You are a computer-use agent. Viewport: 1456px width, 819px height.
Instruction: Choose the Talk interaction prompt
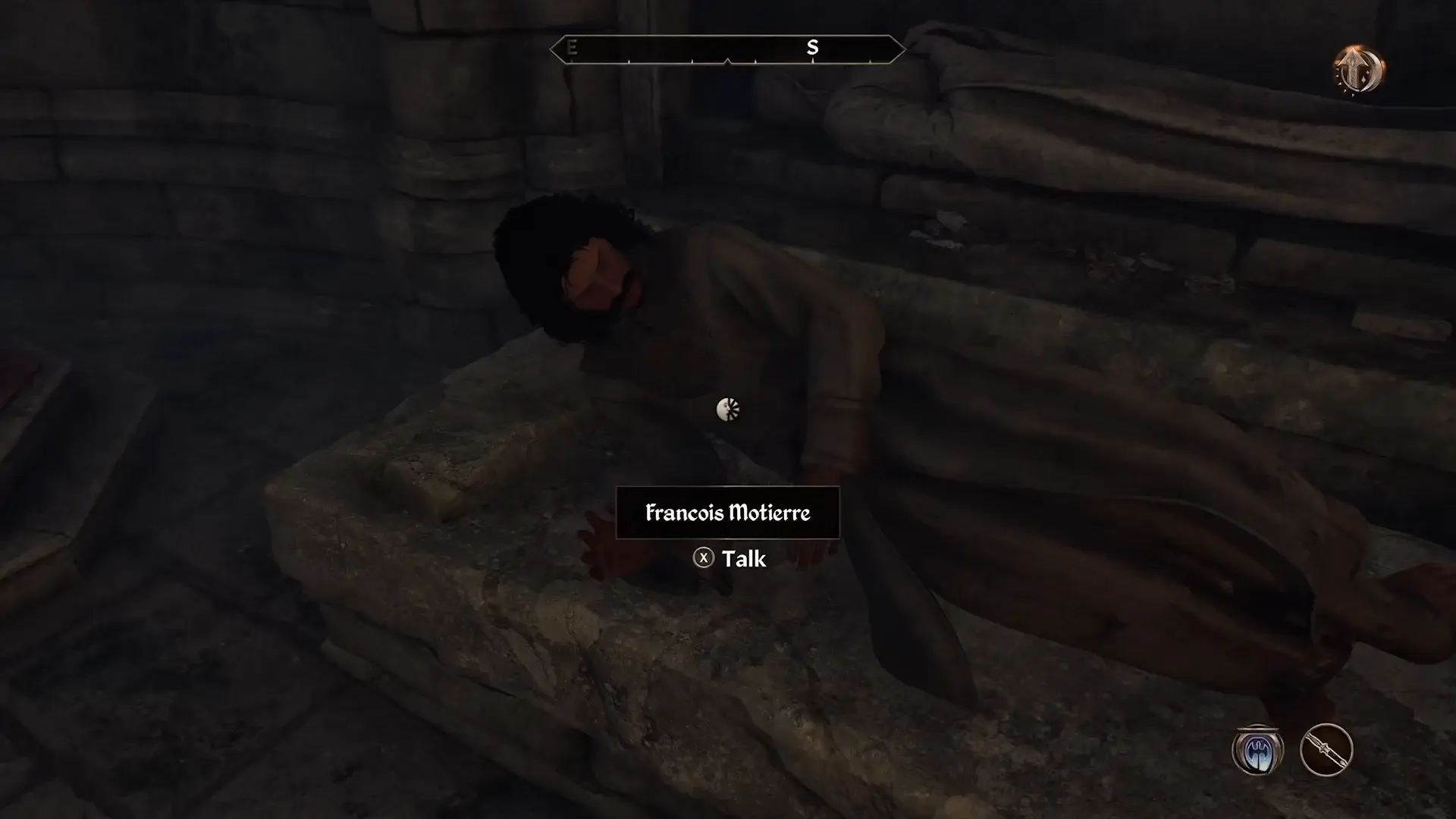730,559
